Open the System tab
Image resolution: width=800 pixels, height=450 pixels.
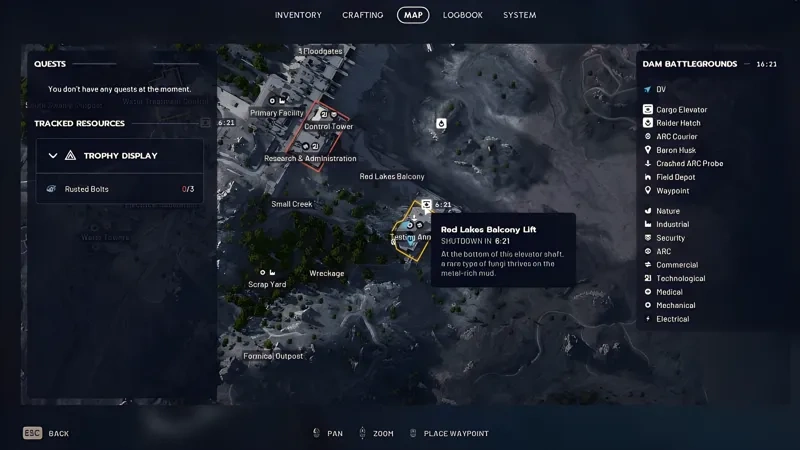520,15
